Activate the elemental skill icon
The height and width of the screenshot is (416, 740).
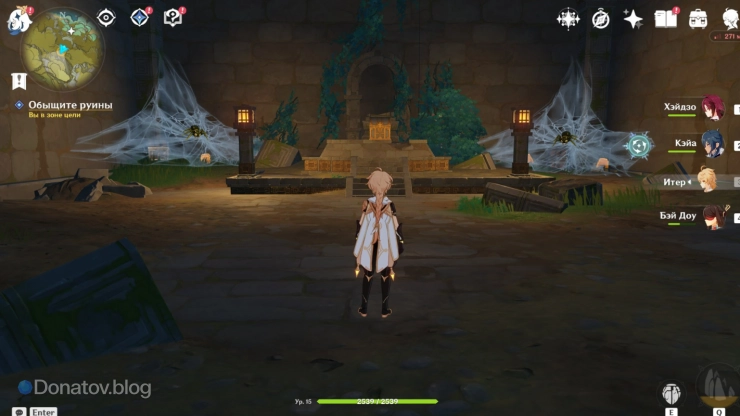672,393
